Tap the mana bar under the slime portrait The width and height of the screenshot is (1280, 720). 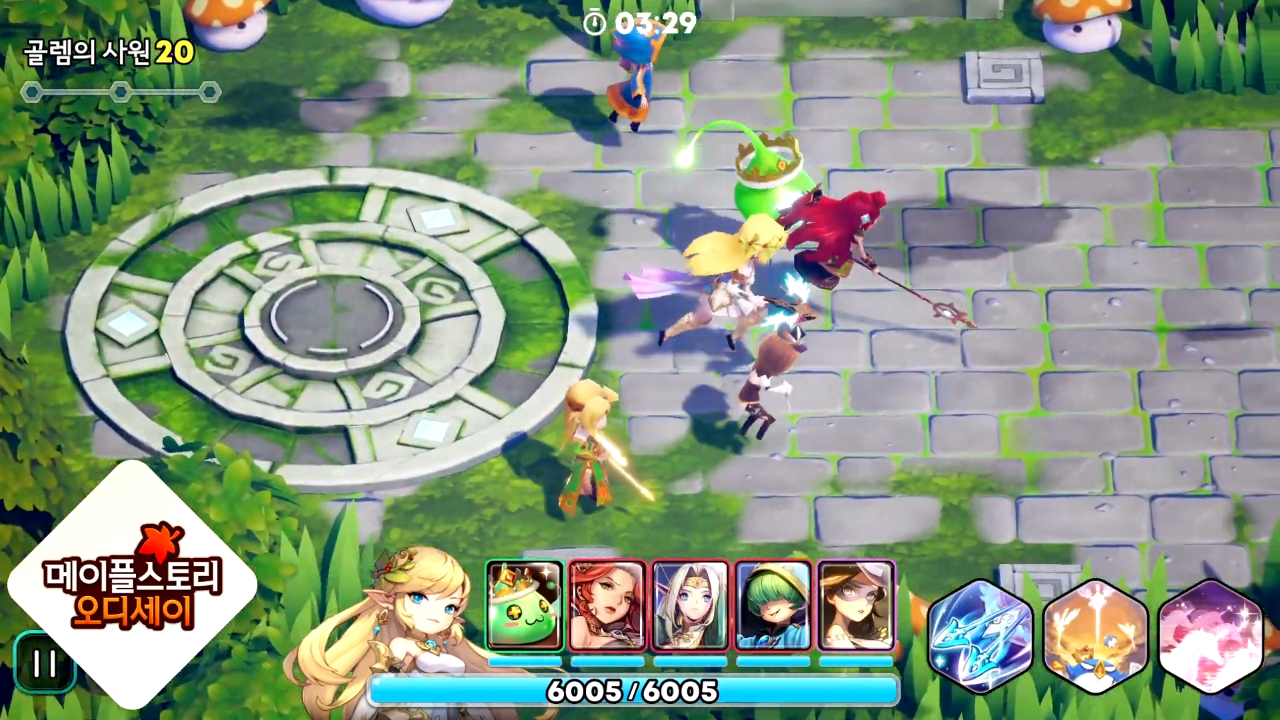524,662
